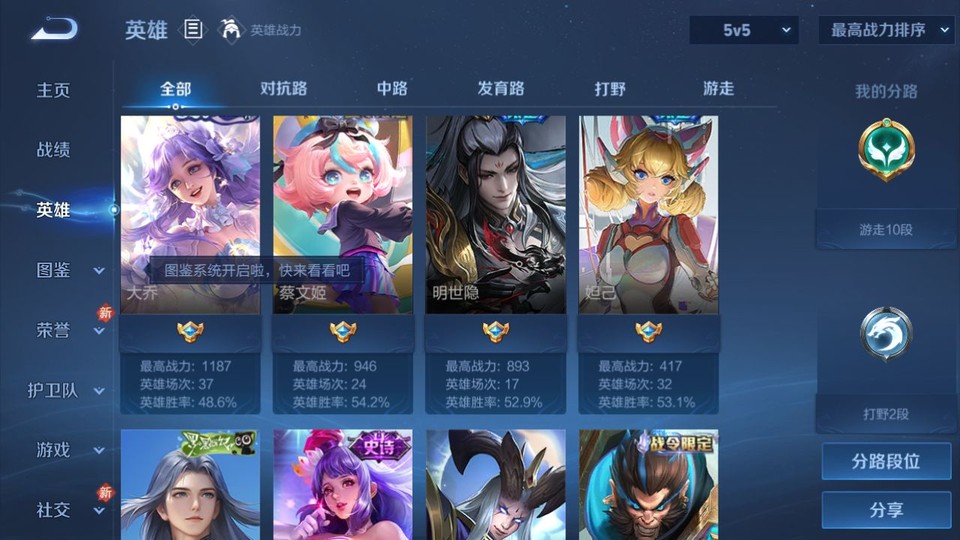Click the 分享 share button
Image resolution: width=960 pixels, height=540 pixels.
point(886,510)
